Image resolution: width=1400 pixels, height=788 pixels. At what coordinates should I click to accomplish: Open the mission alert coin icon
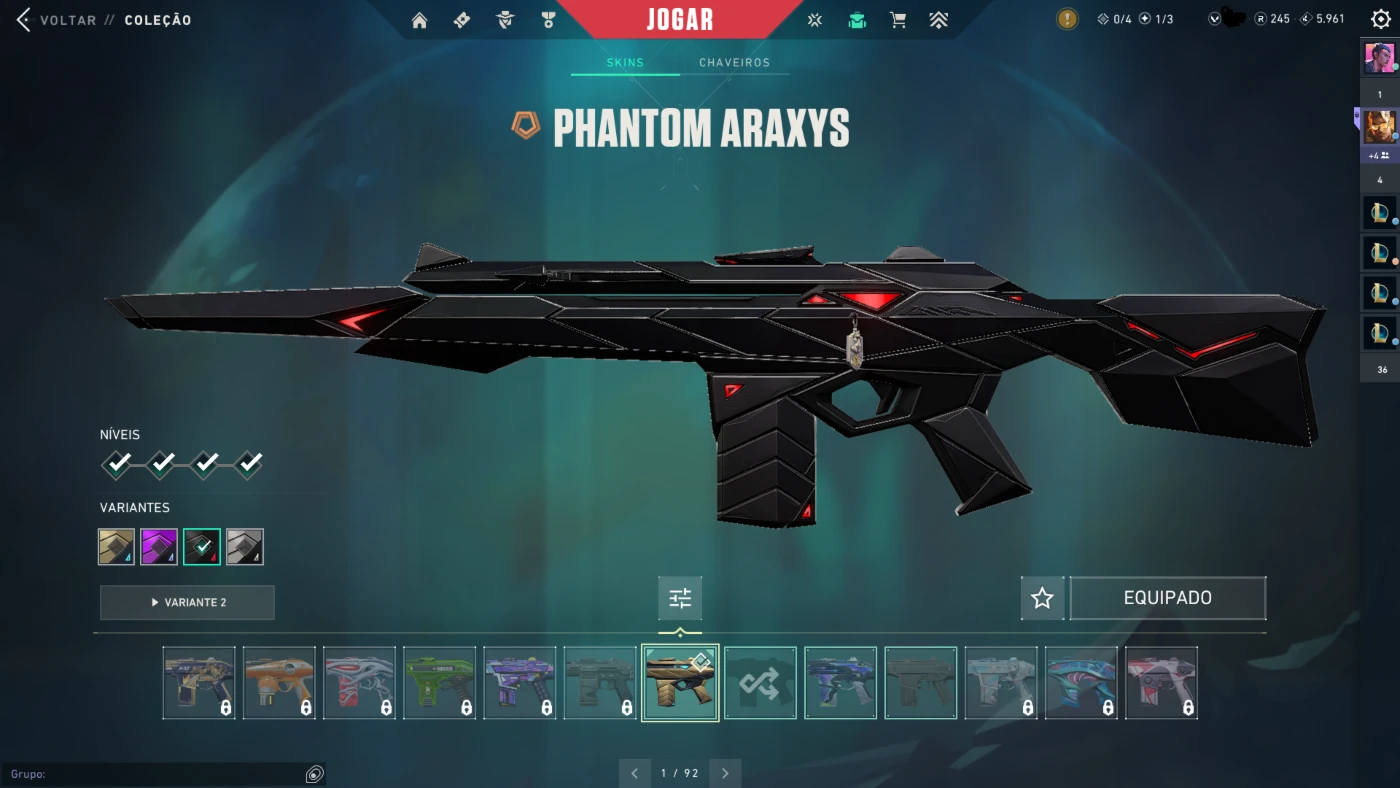coord(1068,19)
